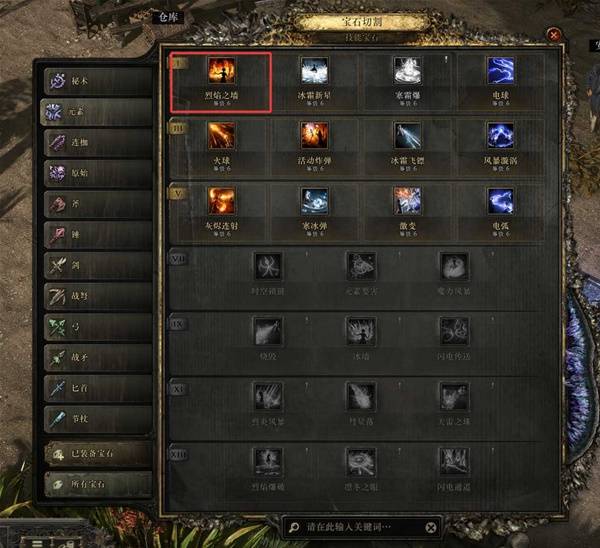Image resolution: width=600 pixels, height=548 pixels.
Task: Open the 秘术 category tab
Action: tap(95, 80)
